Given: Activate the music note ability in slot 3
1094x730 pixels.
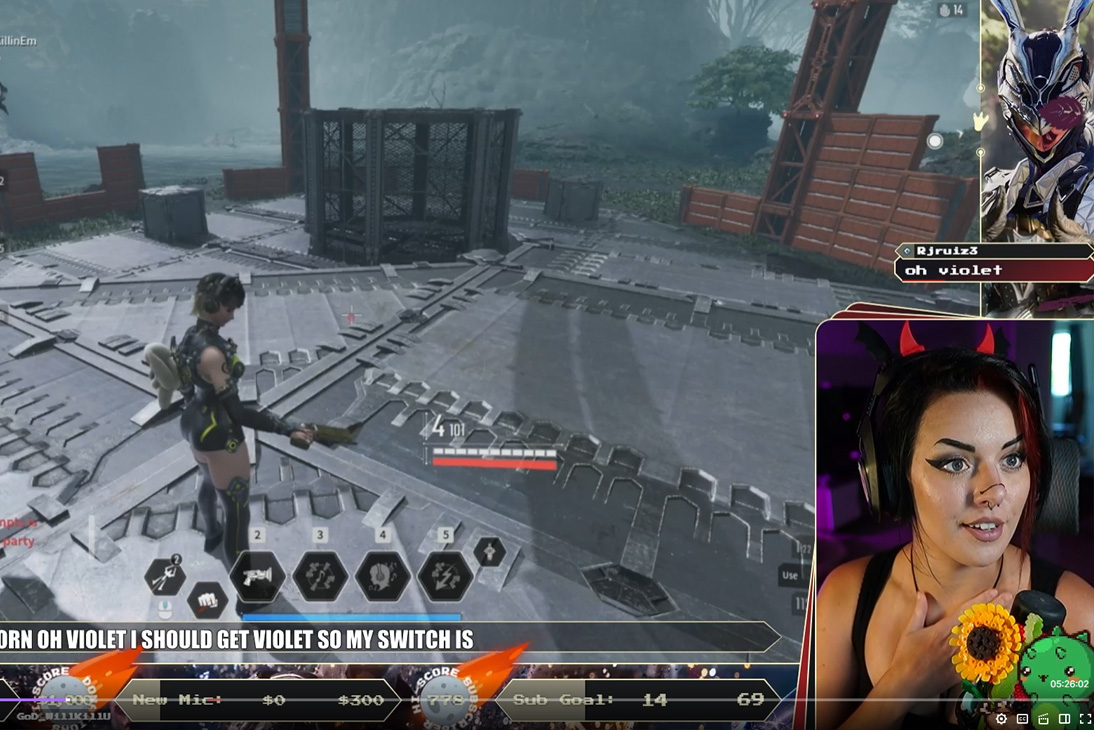Looking at the screenshot, I should [x=320, y=577].
